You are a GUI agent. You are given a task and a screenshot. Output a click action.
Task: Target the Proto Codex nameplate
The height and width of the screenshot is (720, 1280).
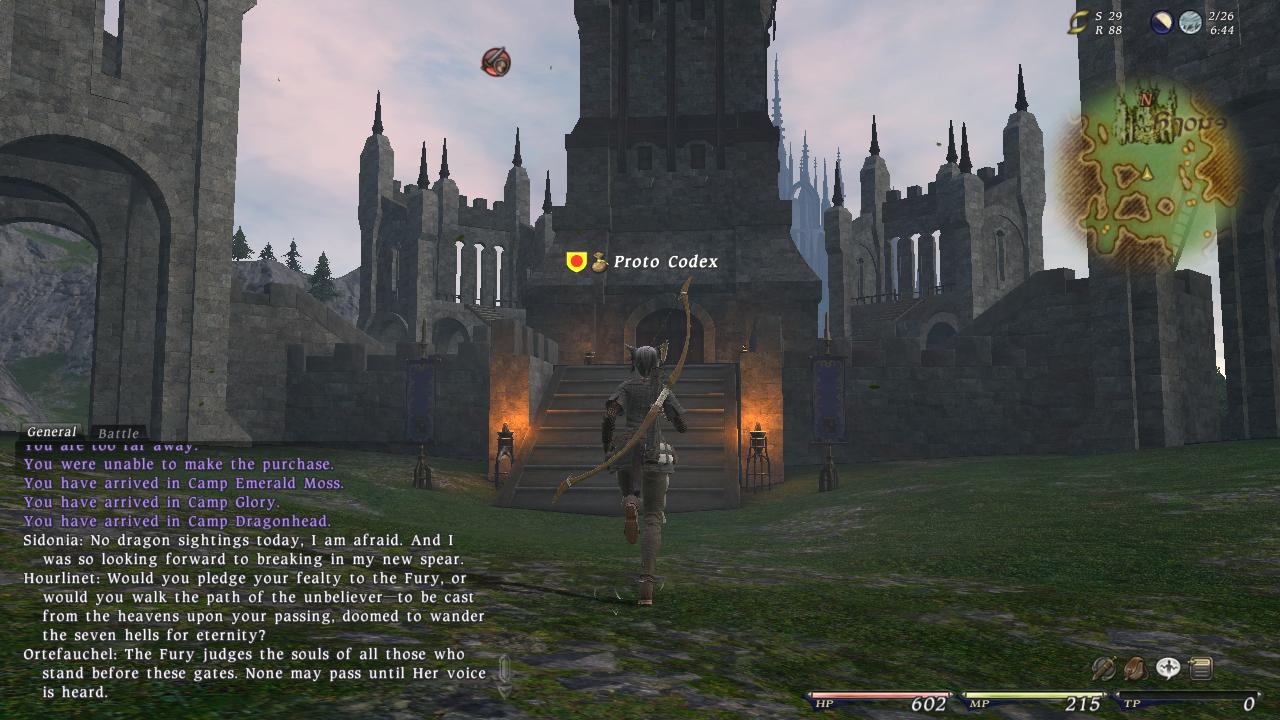point(664,261)
